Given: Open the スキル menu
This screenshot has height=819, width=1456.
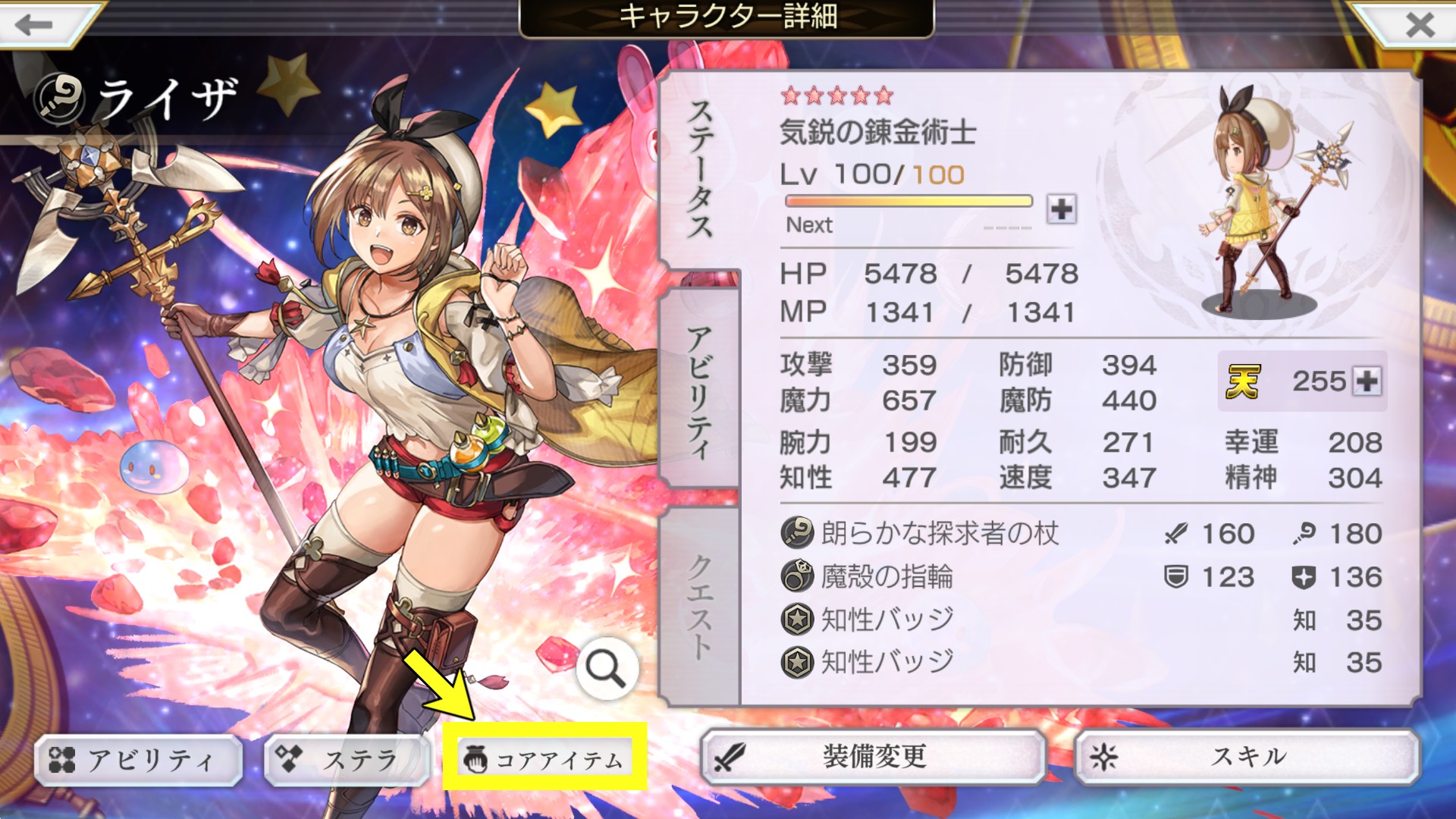Looking at the screenshot, I should click(x=1247, y=757).
